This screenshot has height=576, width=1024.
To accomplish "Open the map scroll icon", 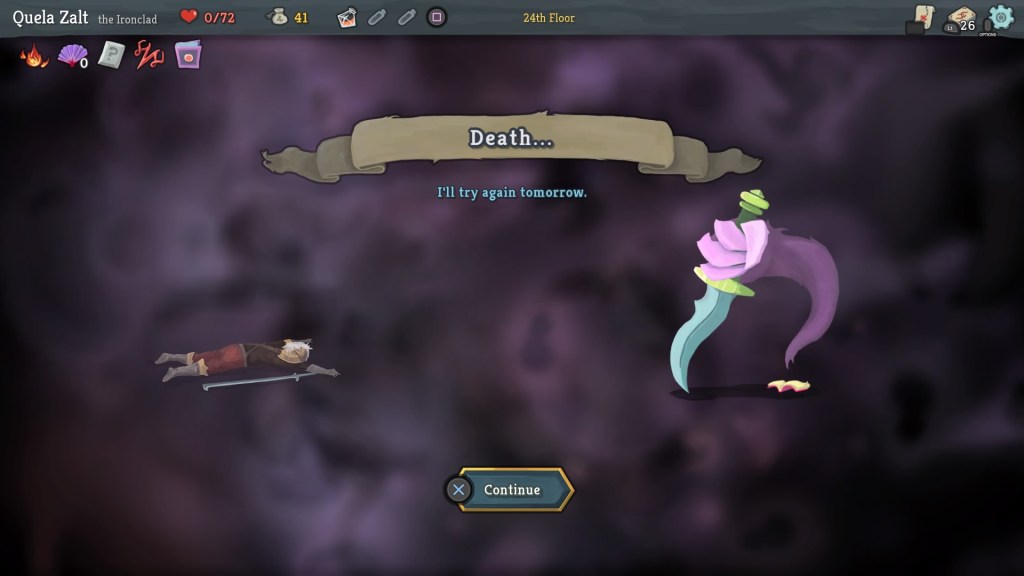I will 924,17.
